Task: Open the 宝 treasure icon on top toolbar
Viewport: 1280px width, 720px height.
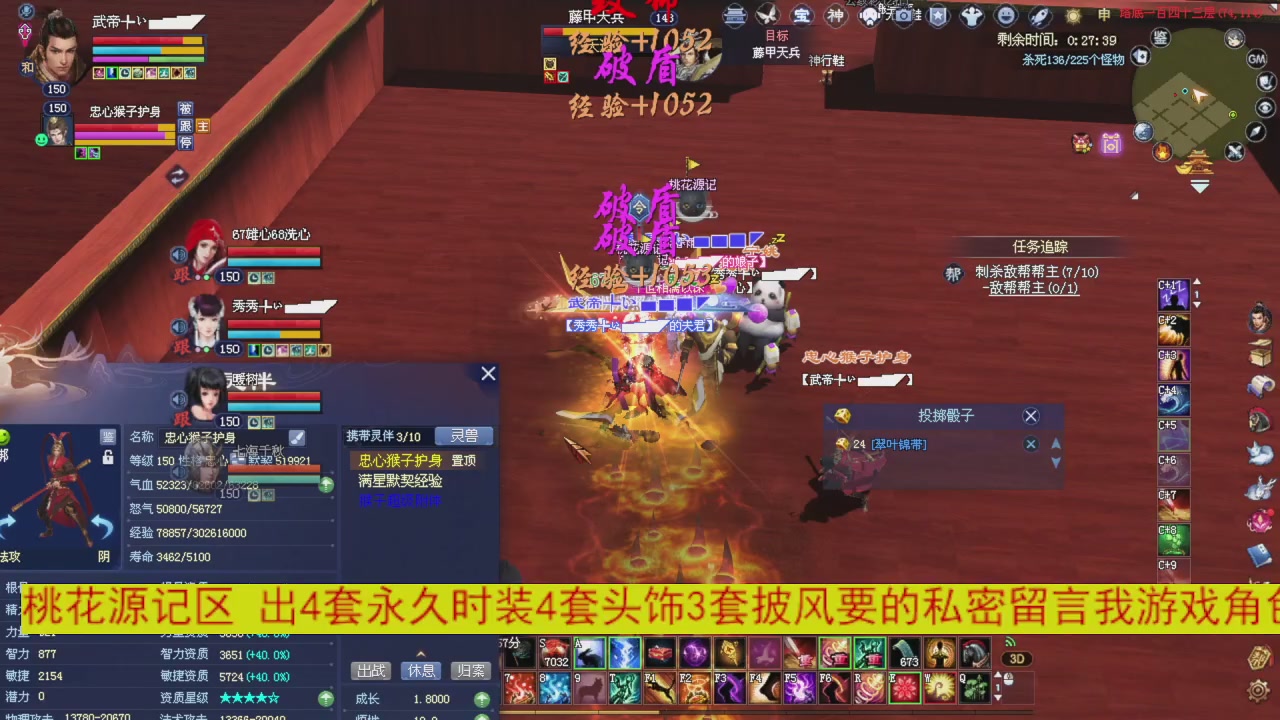Action: click(804, 15)
